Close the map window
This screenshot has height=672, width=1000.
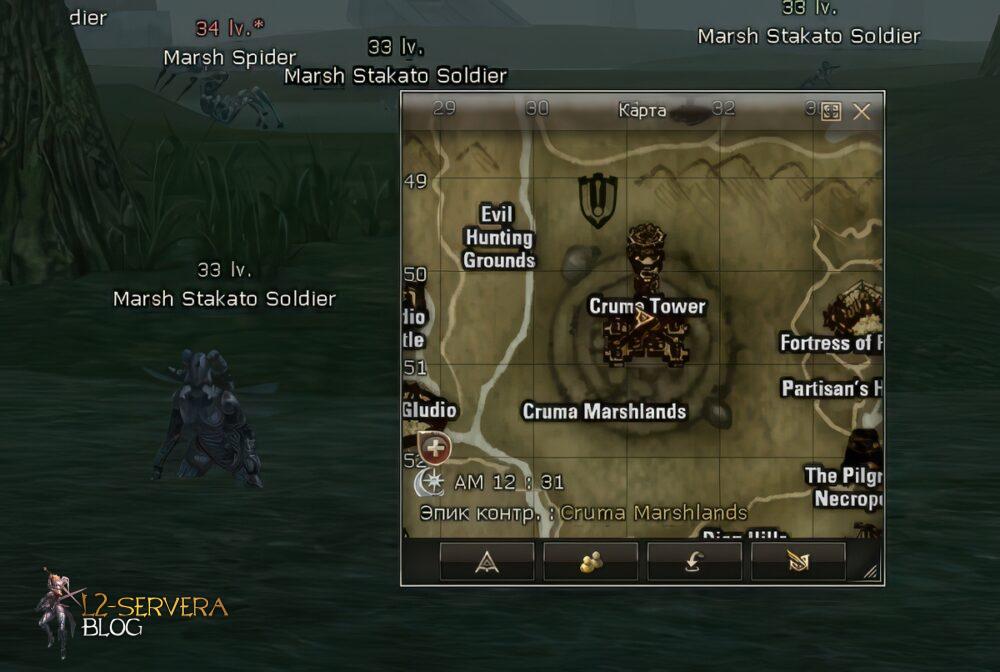coord(861,112)
